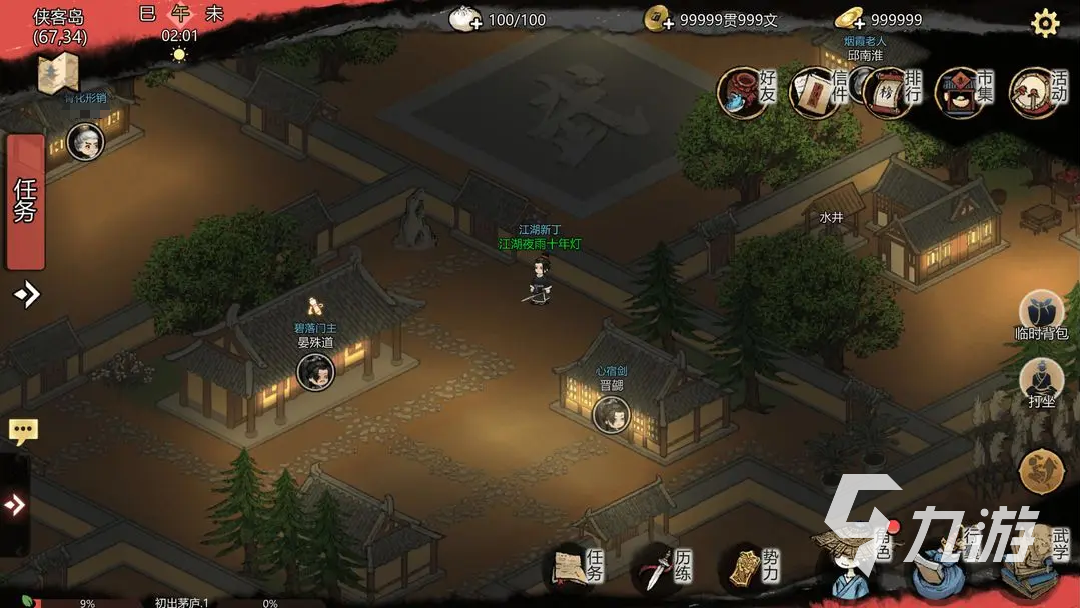Add gold ingots with the plus icon

(850, 19)
